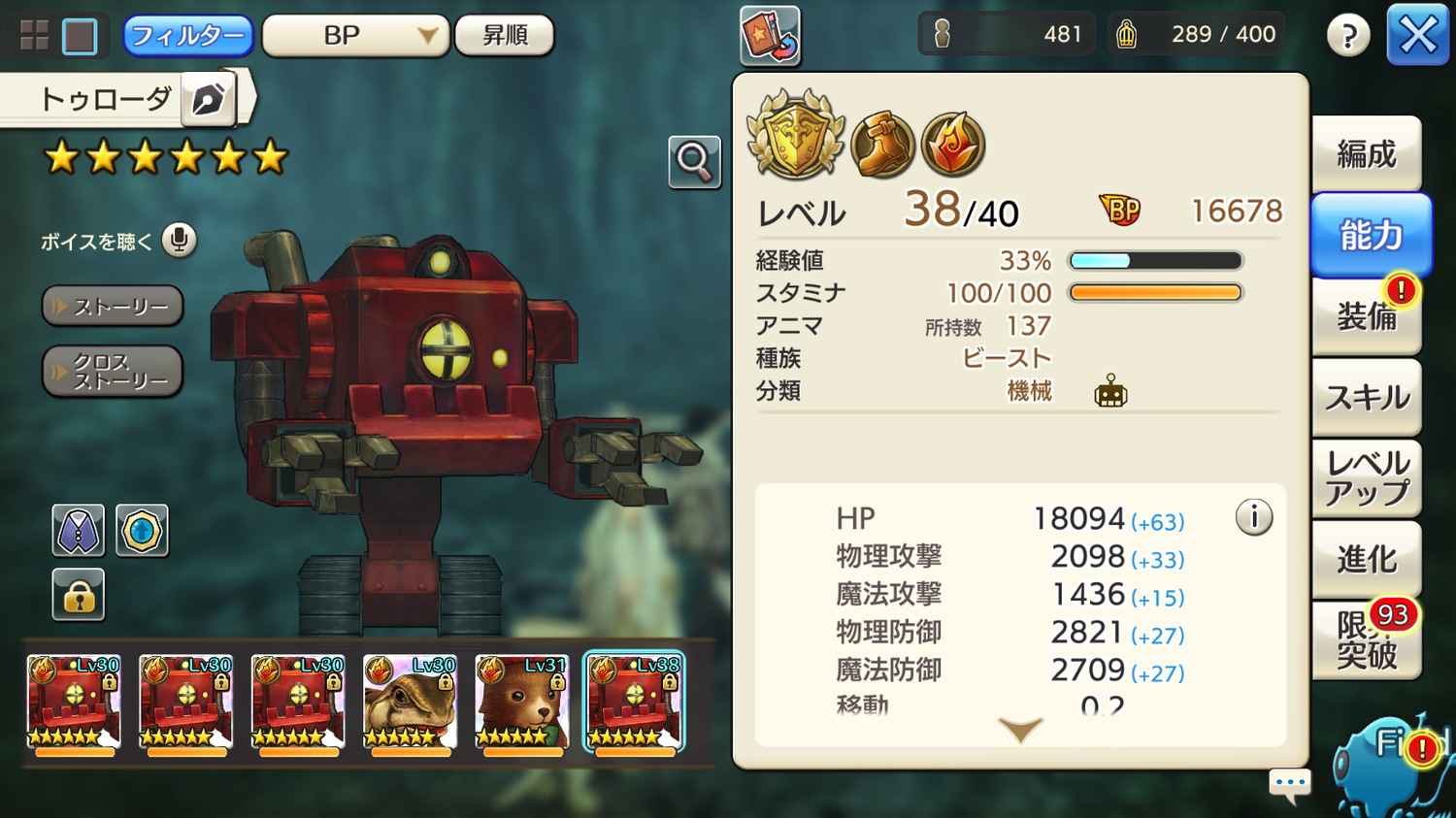Open the フィルター filter options
The width and height of the screenshot is (1456, 818).
187,36
